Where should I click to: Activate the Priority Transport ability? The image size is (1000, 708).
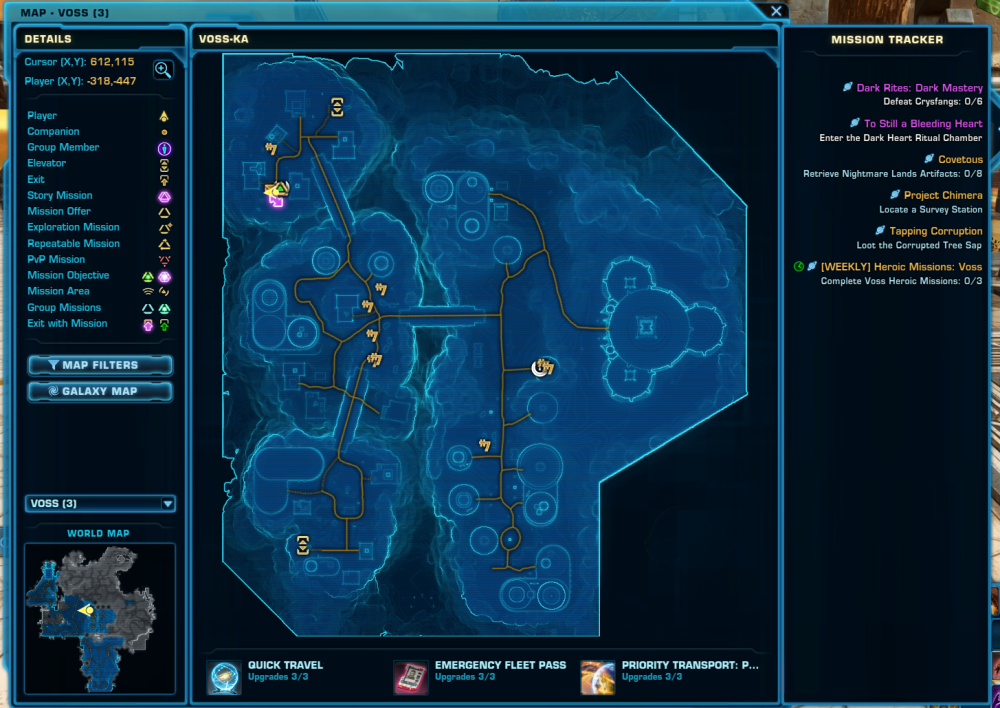tap(598, 676)
